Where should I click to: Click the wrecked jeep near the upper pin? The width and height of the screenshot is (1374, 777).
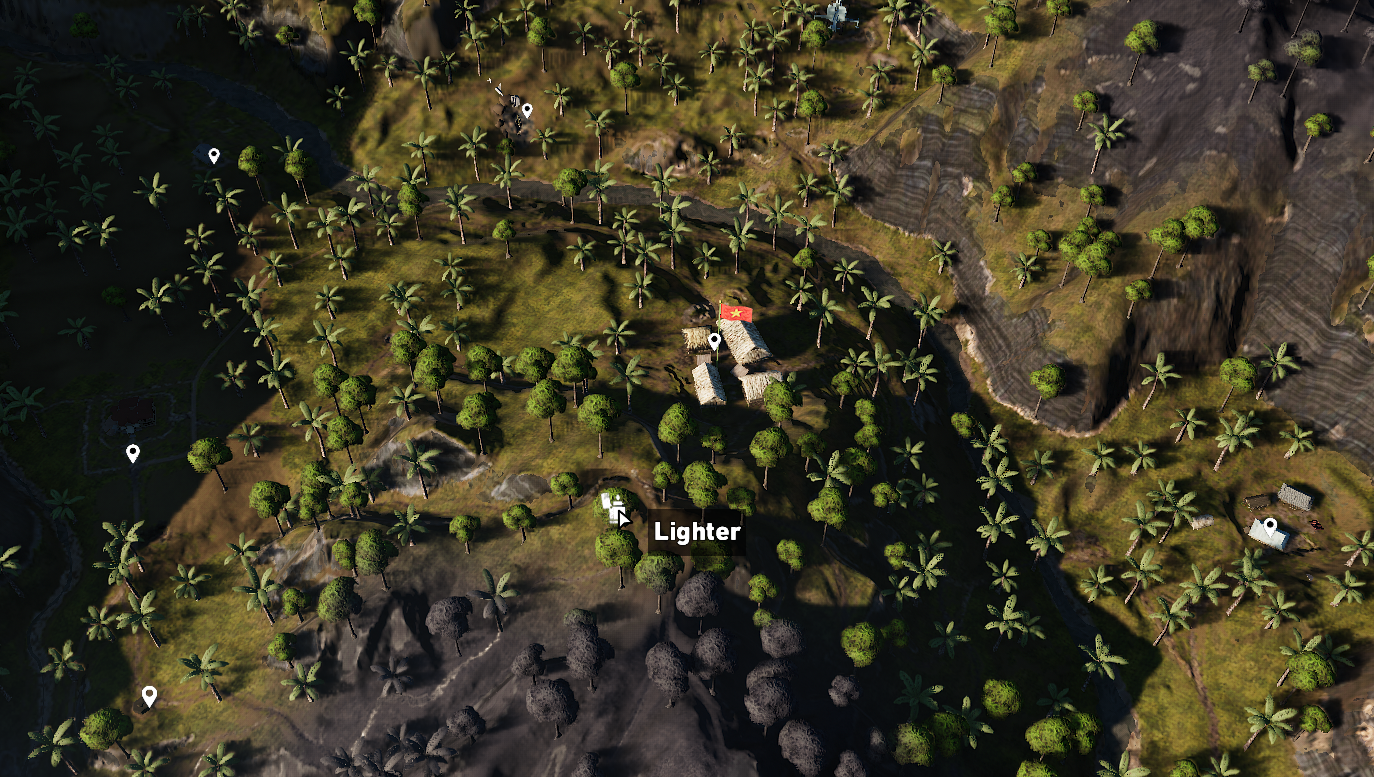click(x=514, y=100)
